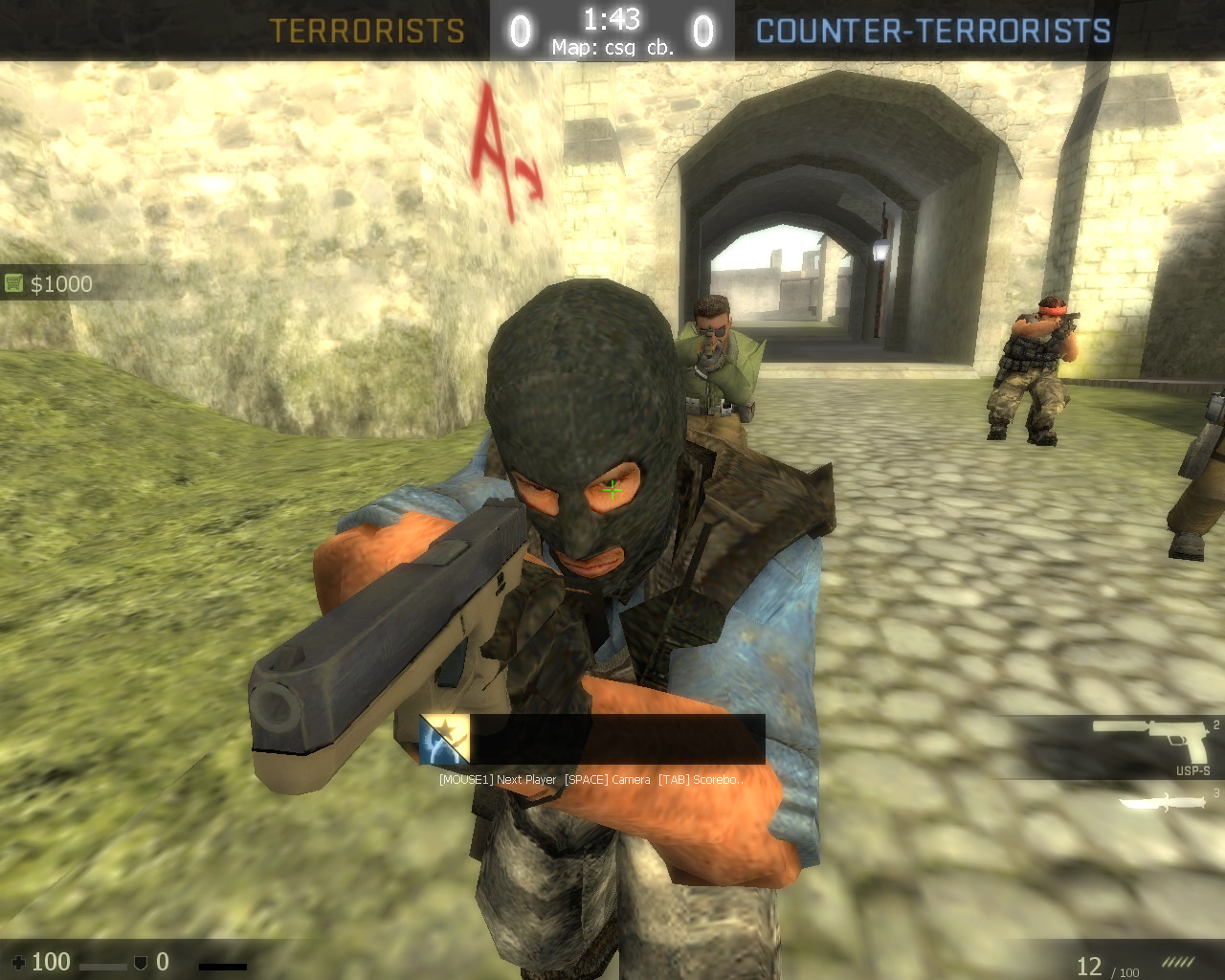Toggle to Next Player via [MOUSE1] option
The image size is (1225, 980).
pyautogui.click(x=497, y=780)
